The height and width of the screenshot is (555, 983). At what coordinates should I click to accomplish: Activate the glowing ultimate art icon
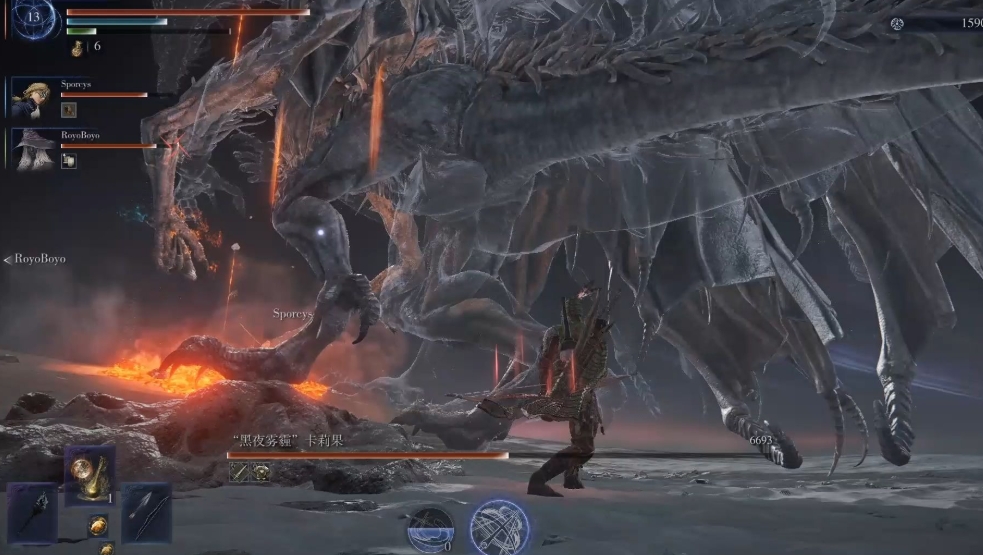click(499, 527)
